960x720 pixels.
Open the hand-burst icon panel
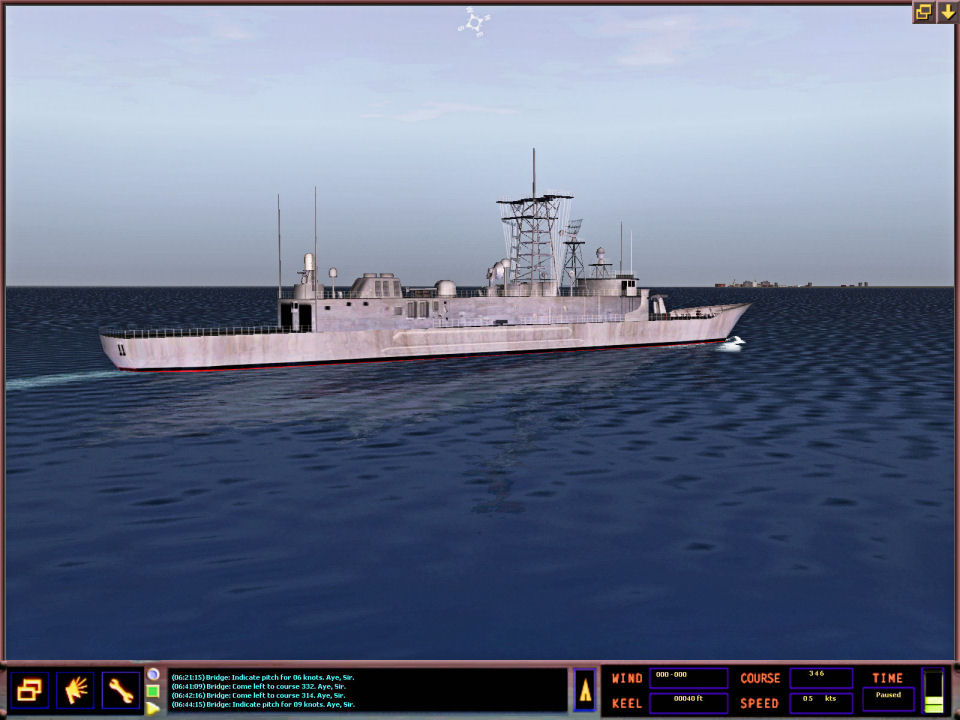[75, 690]
